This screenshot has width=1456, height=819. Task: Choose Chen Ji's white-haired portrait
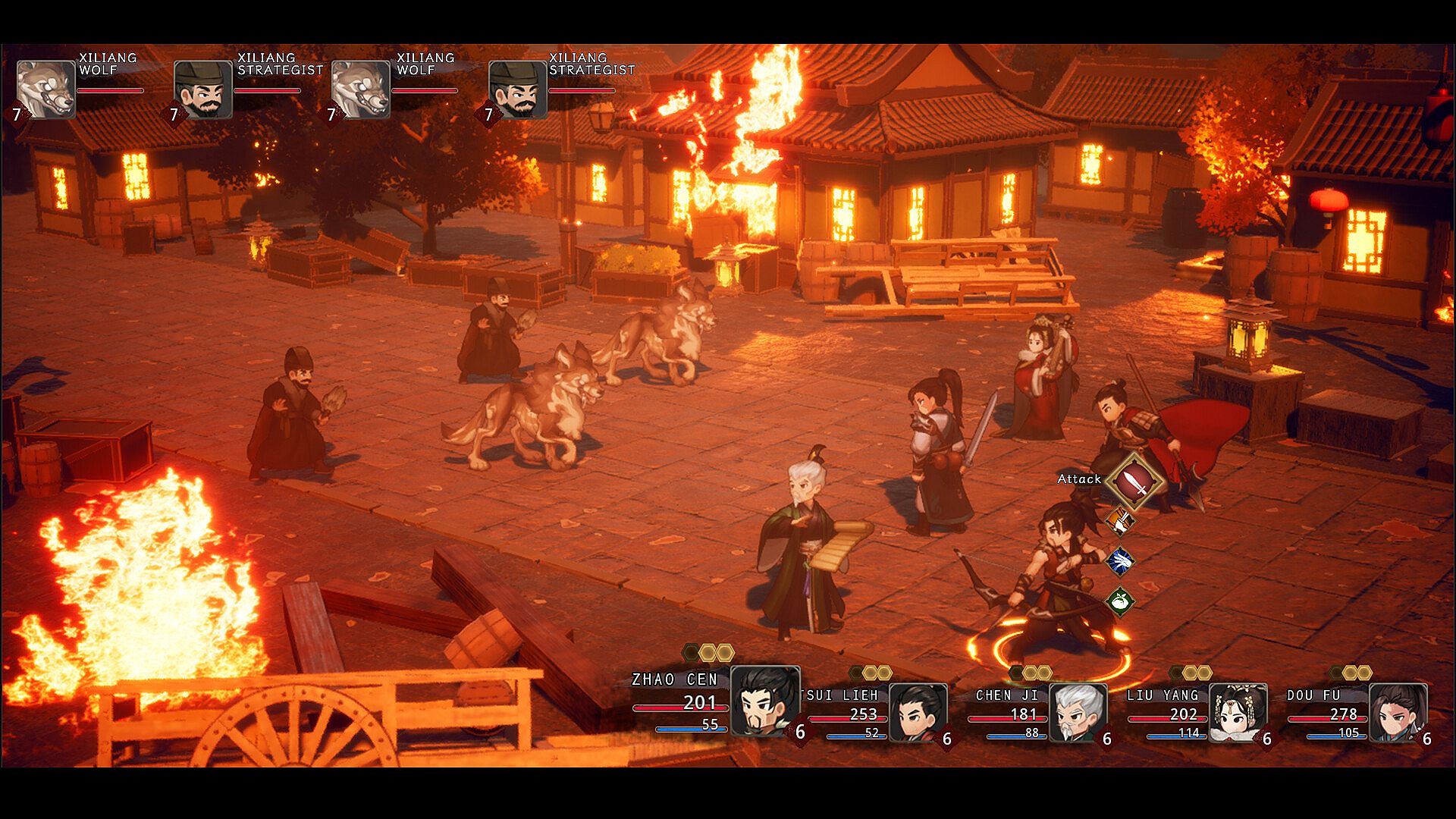[x=1078, y=712]
